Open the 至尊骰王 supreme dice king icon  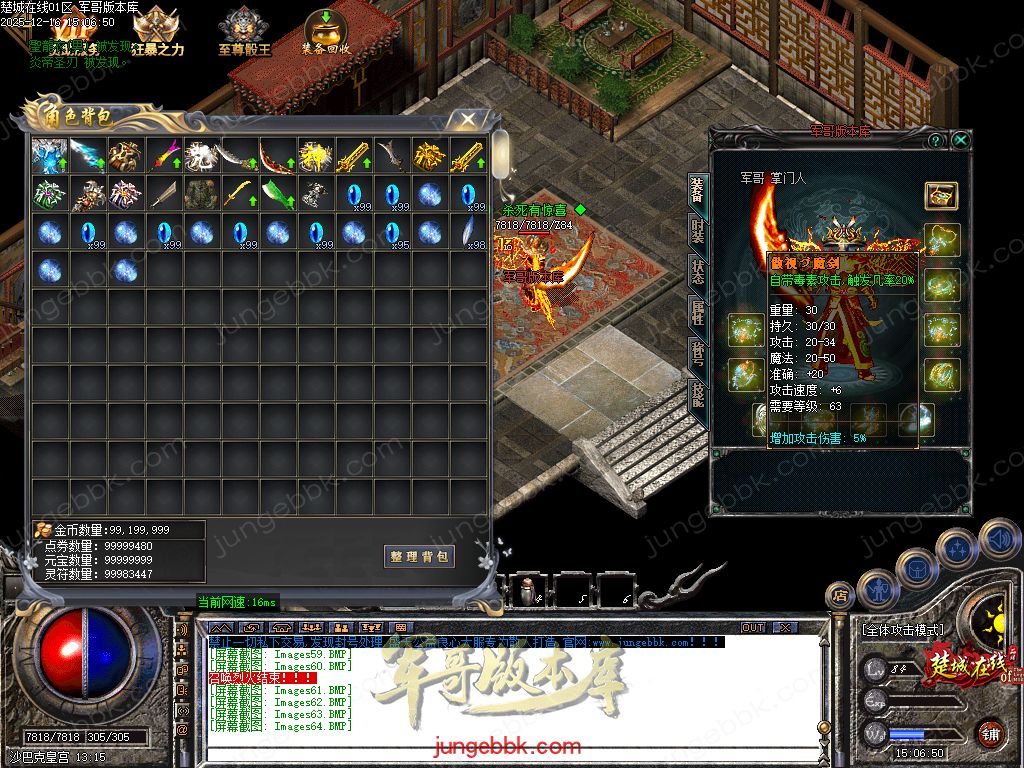pyautogui.click(x=244, y=30)
